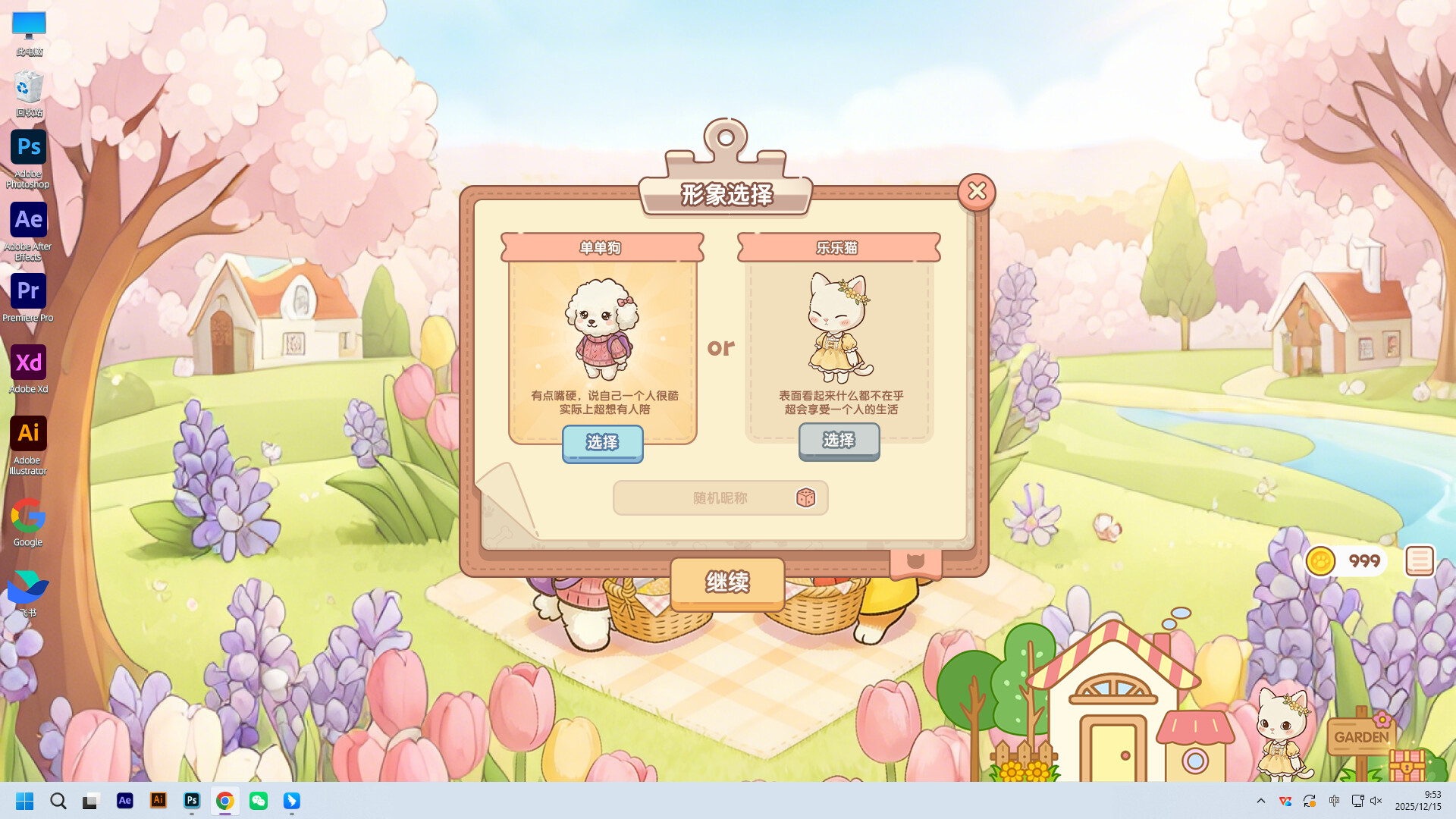This screenshot has height=819, width=1456.
Task: Close the 形象选择 dialog
Action: click(977, 191)
